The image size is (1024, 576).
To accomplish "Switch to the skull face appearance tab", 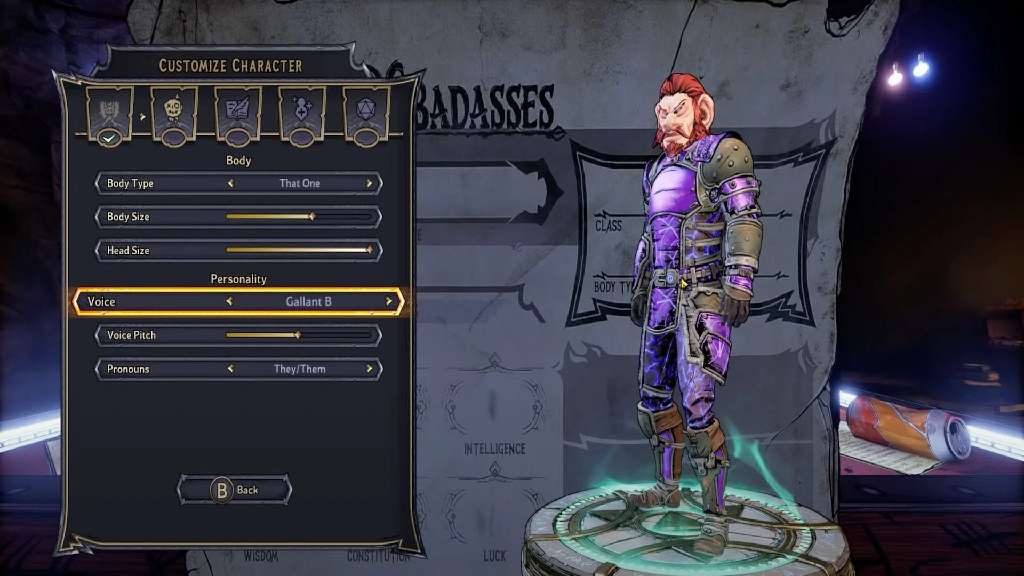I will 173,110.
